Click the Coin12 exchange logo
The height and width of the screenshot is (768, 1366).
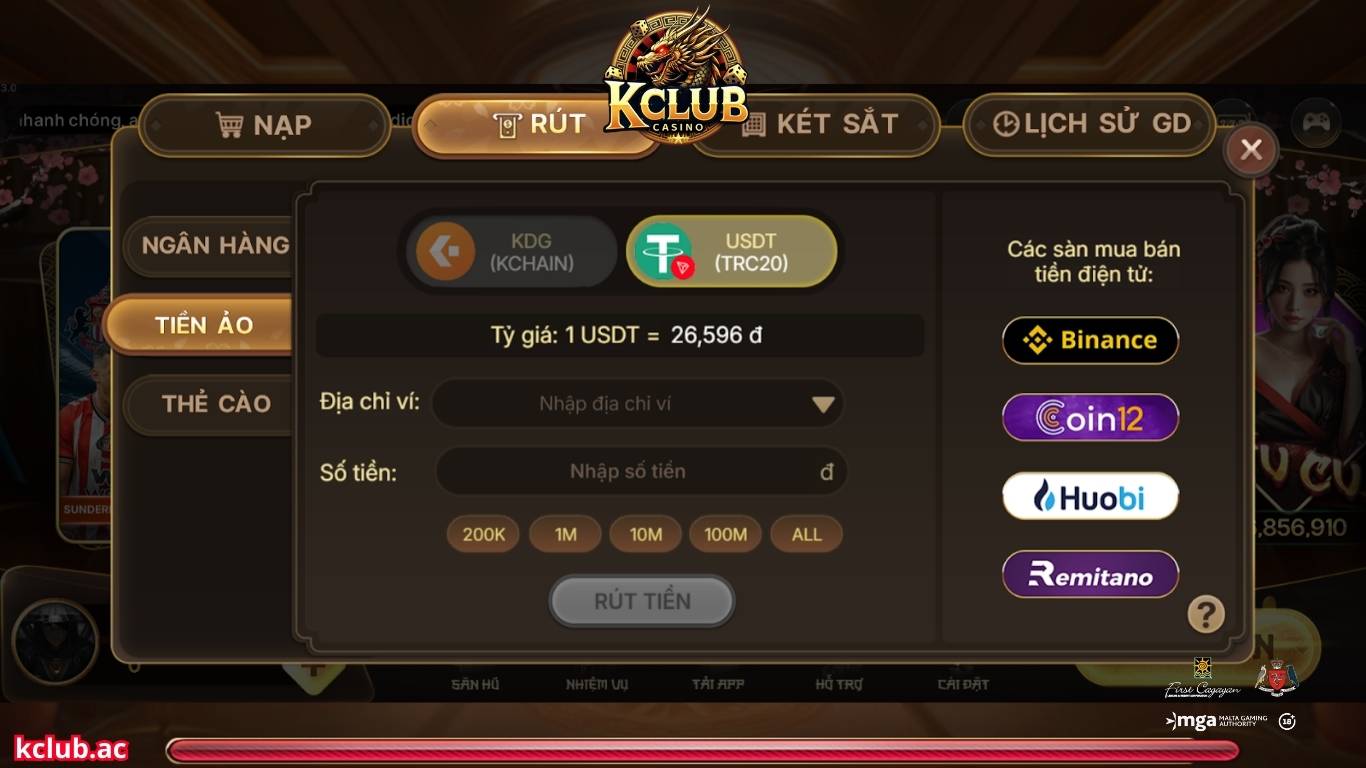(1089, 417)
